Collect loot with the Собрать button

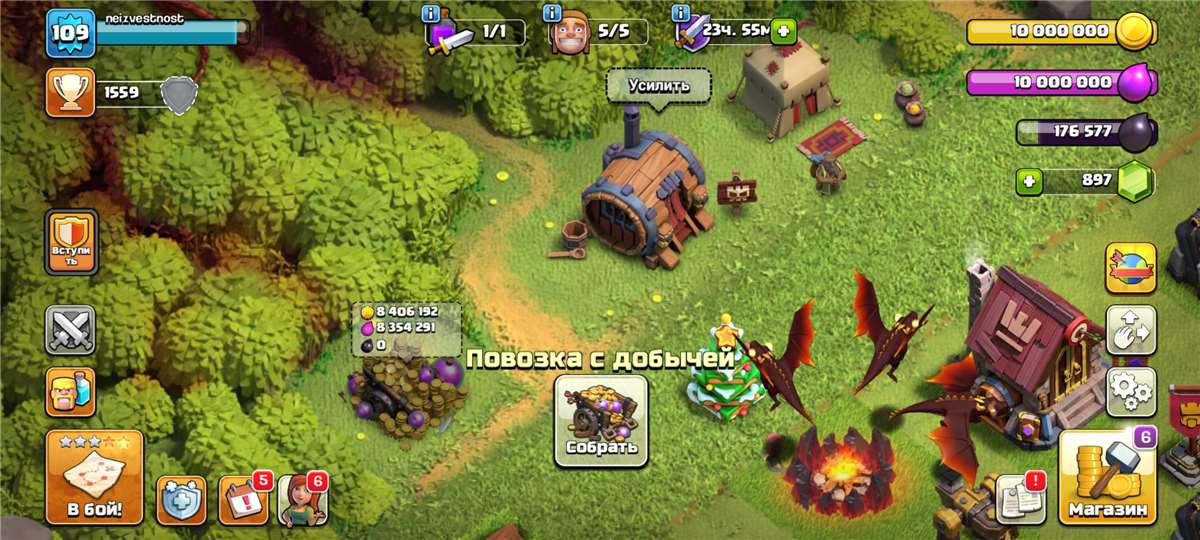point(601,420)
